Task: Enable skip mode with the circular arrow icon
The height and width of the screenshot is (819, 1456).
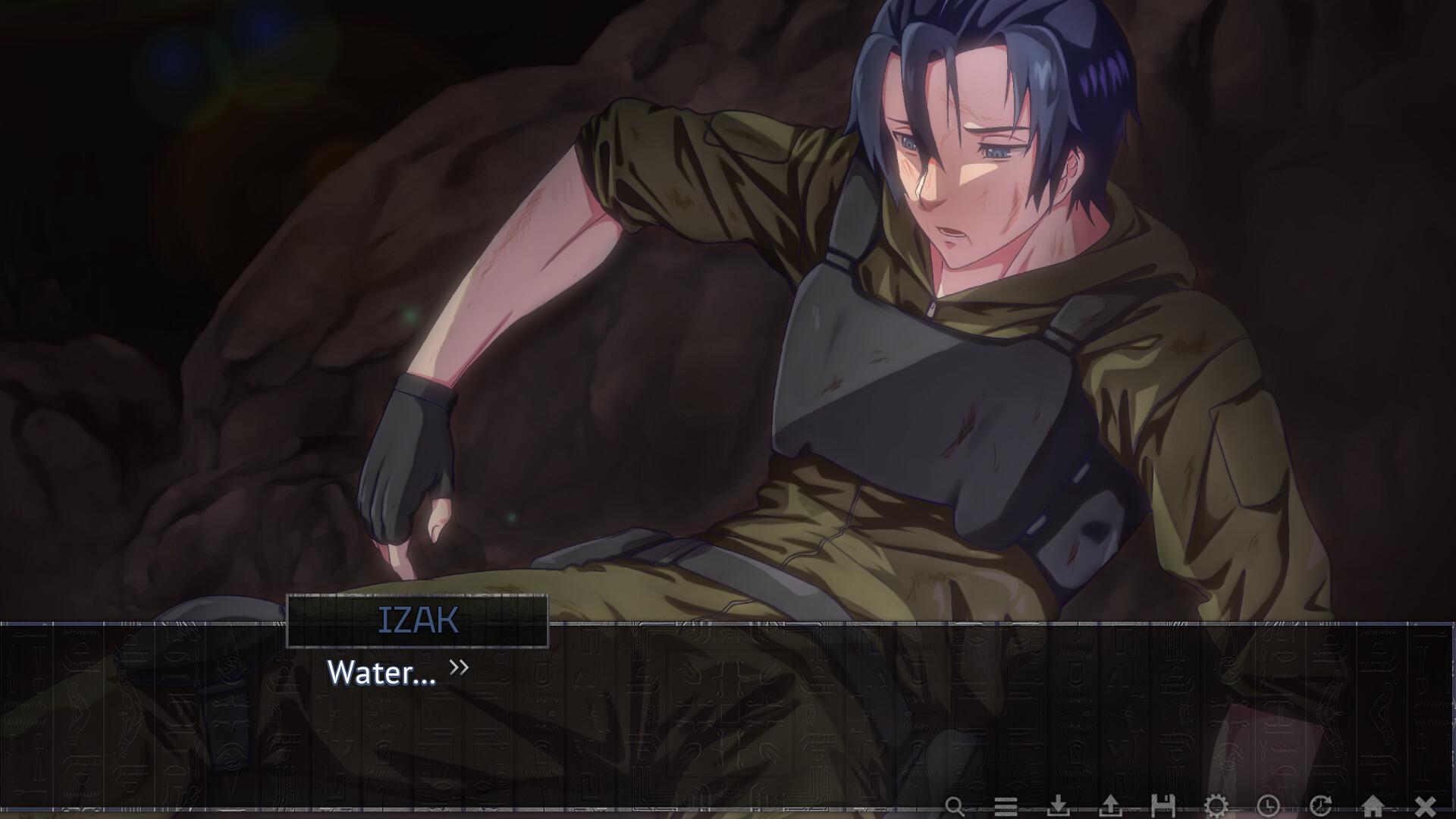Action: pos(1321,805)
